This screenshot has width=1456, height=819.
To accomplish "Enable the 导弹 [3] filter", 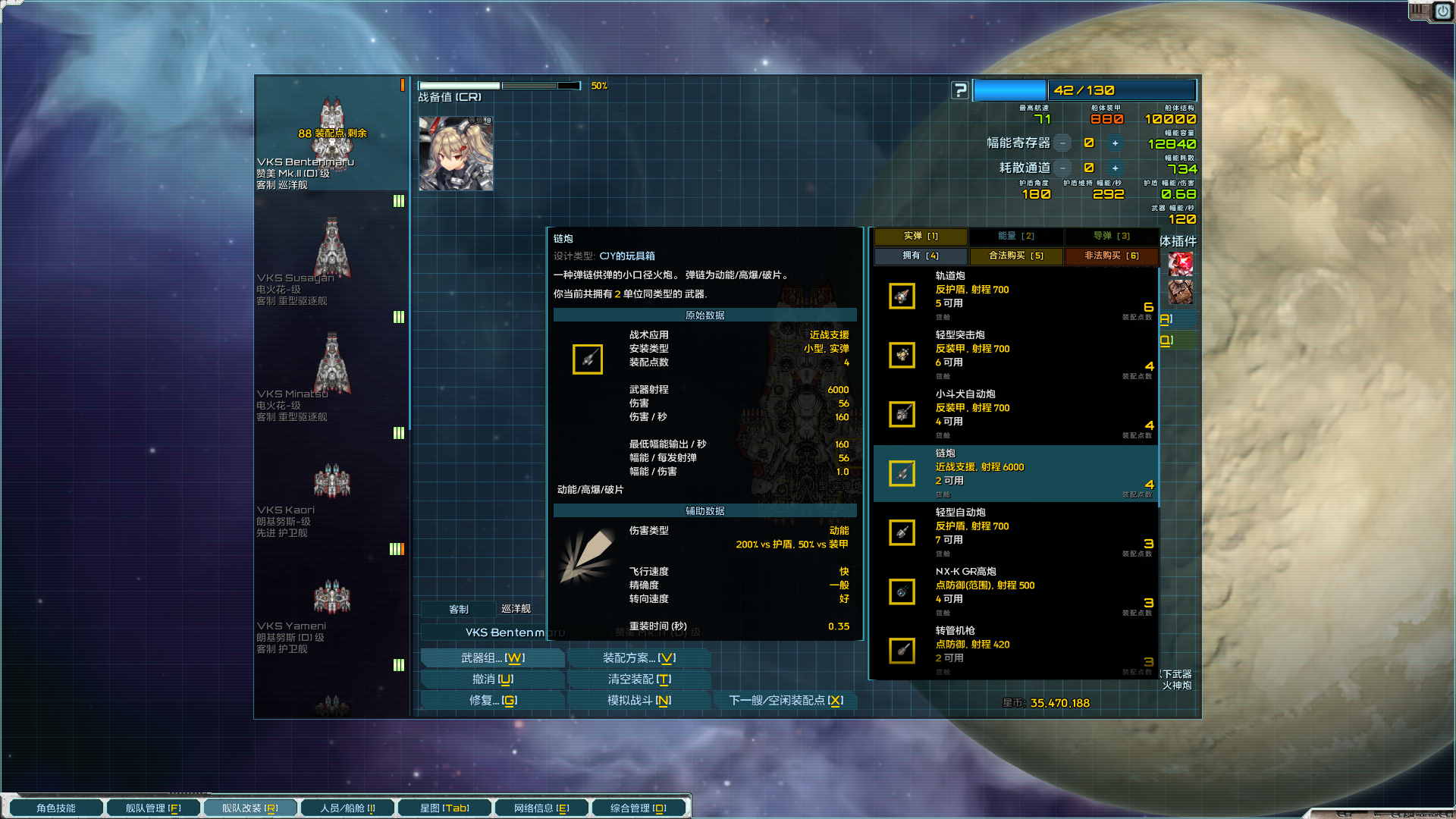I will (1111, 236).
